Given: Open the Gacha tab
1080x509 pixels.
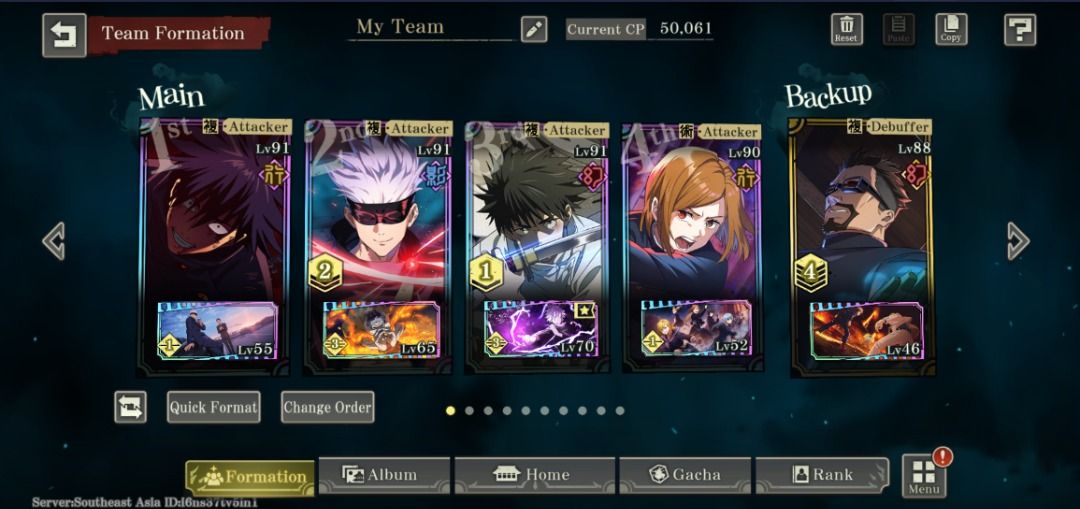Looking at the screenshot, I should (685, 475).
